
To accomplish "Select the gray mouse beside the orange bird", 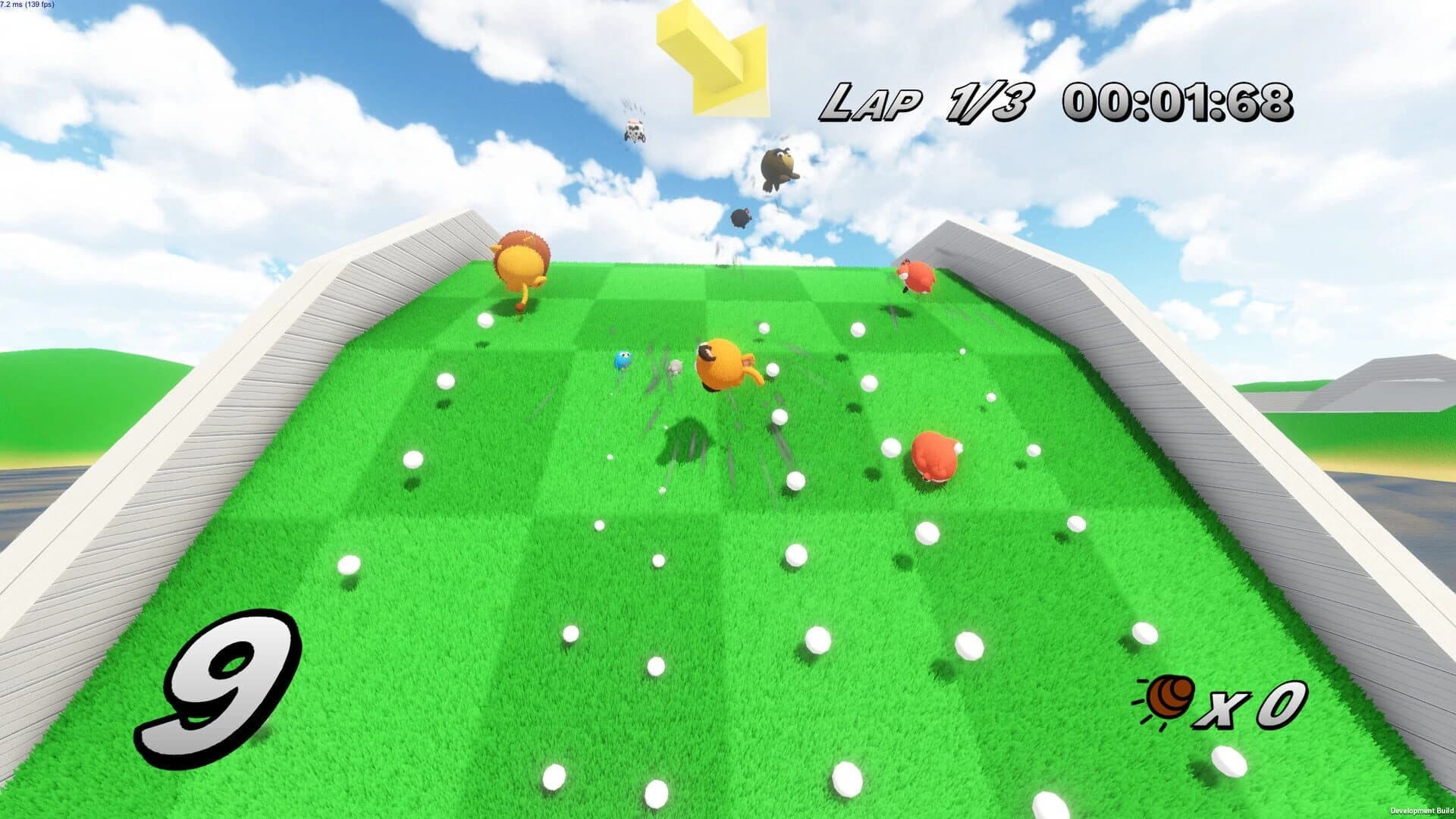I will (x=673, y=367).
